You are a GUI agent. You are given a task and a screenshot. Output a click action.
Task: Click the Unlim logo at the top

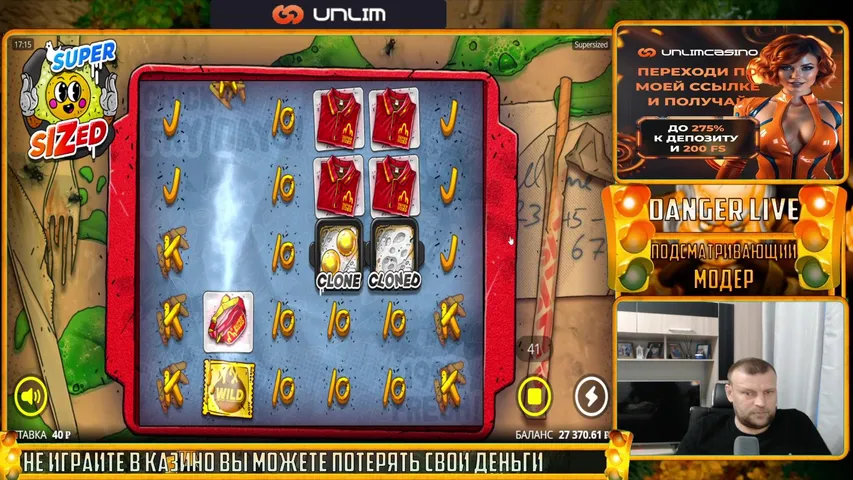pyautogui.click(x=328, y=15)
